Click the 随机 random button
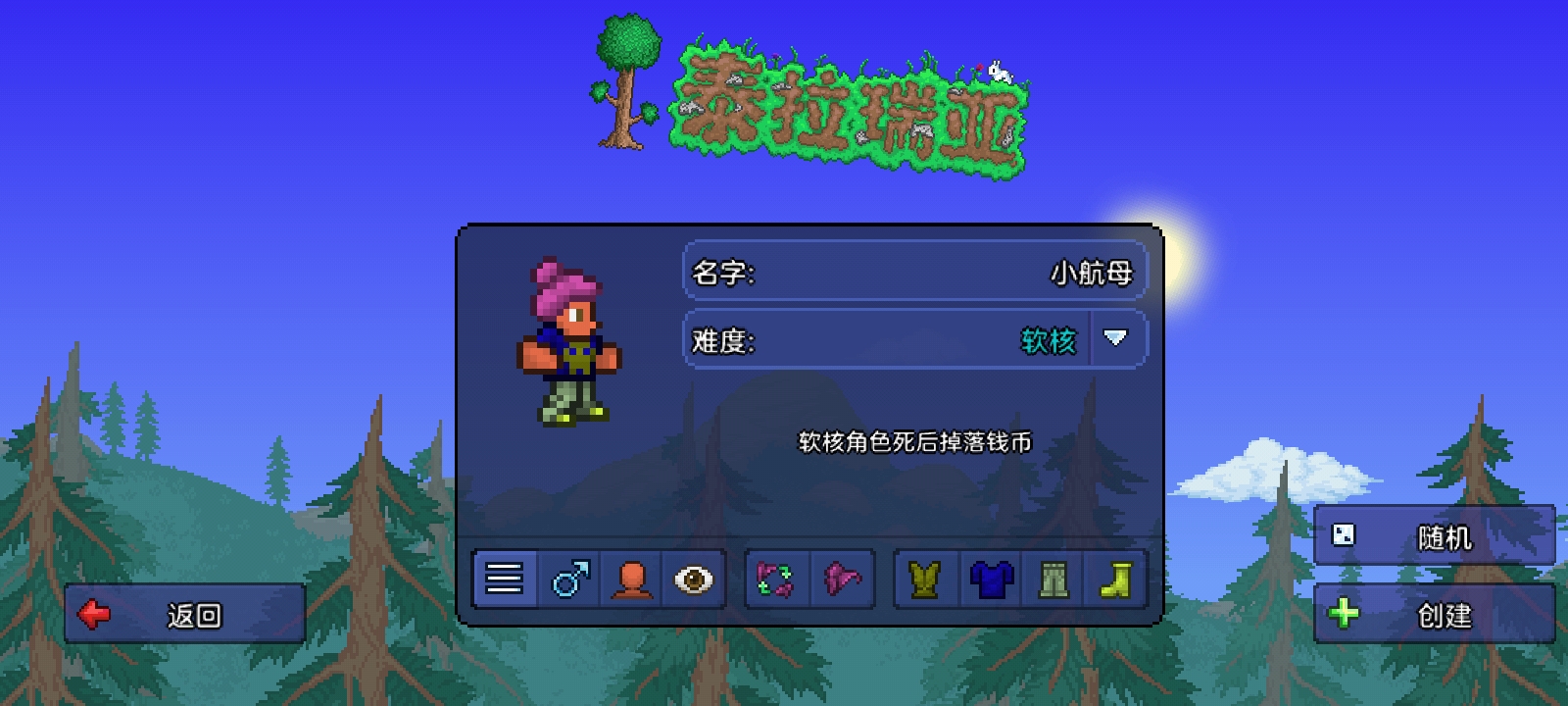1568x706 pixels. (1436, 535)
